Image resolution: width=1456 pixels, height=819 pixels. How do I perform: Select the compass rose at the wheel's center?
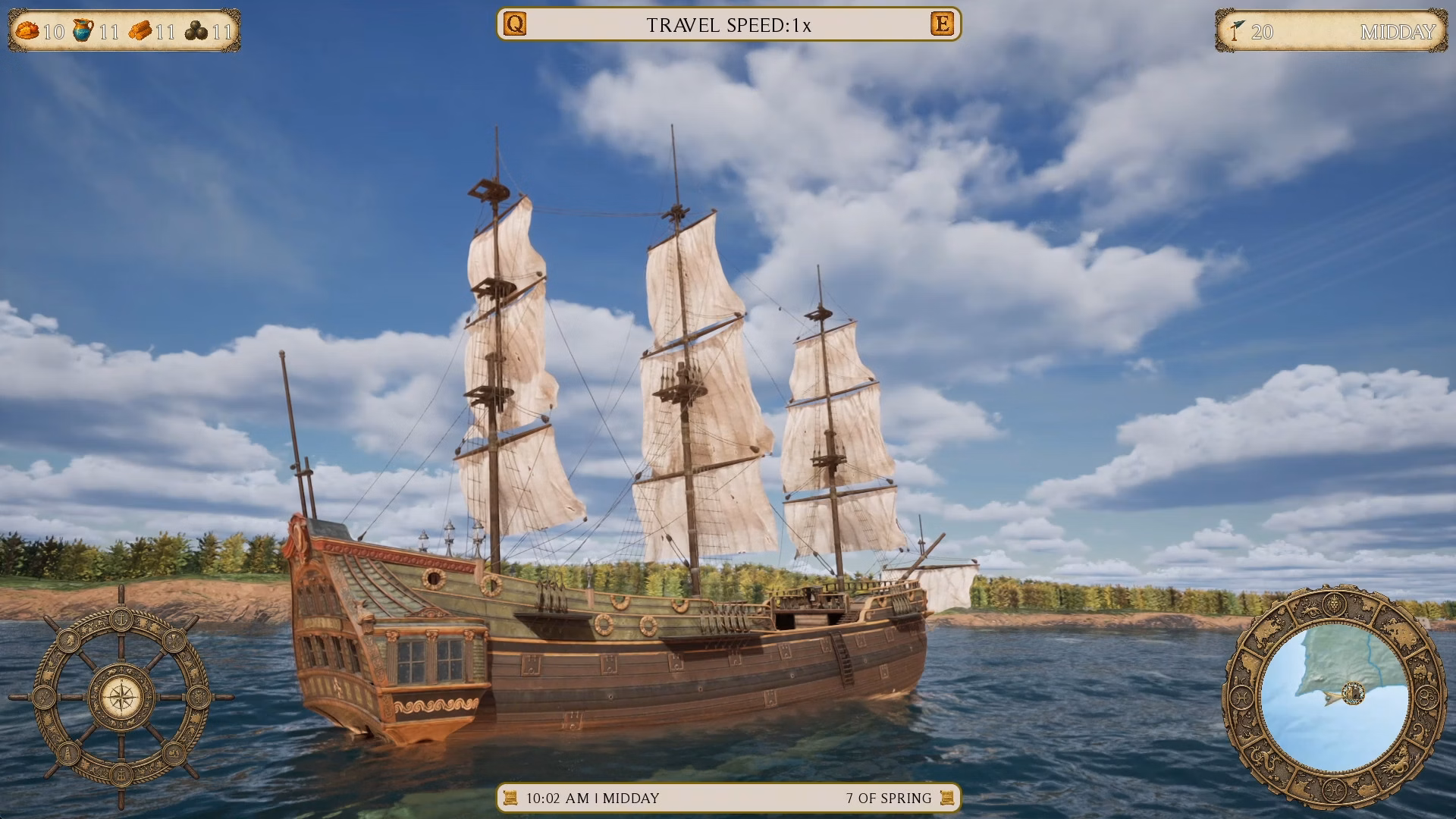pos(121,698)
